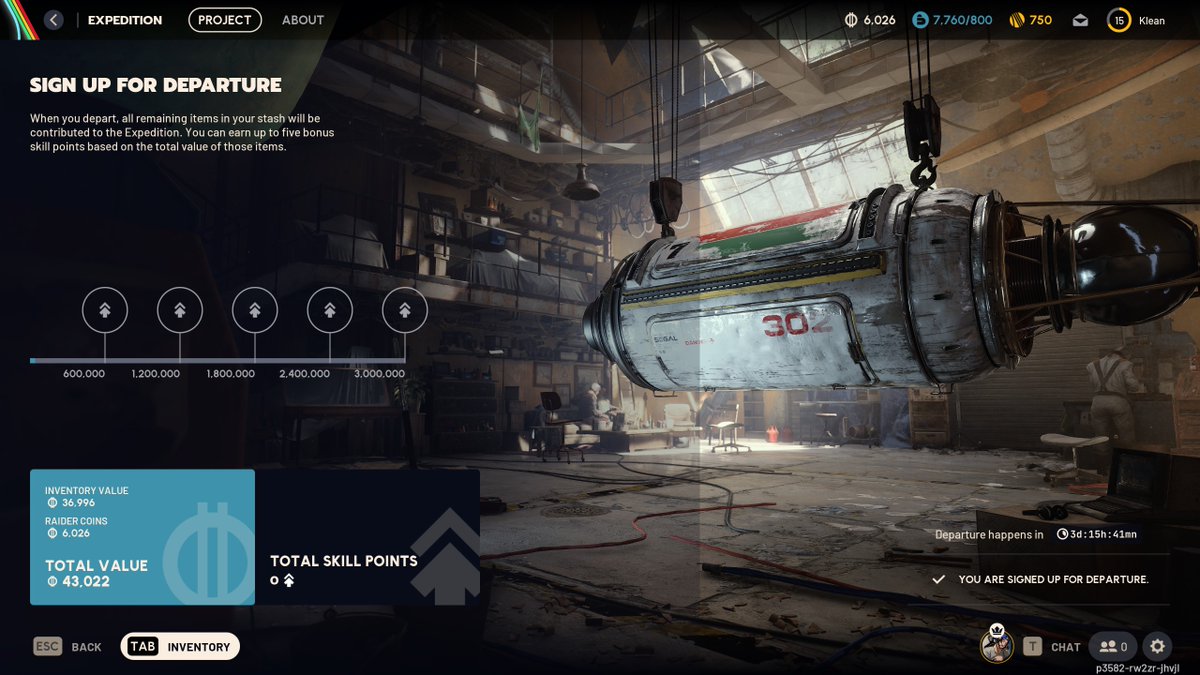Switch to the Project tab
The height and width of the screenshot is (675, 1200).
pyautogui.click(x=225, y=20)
